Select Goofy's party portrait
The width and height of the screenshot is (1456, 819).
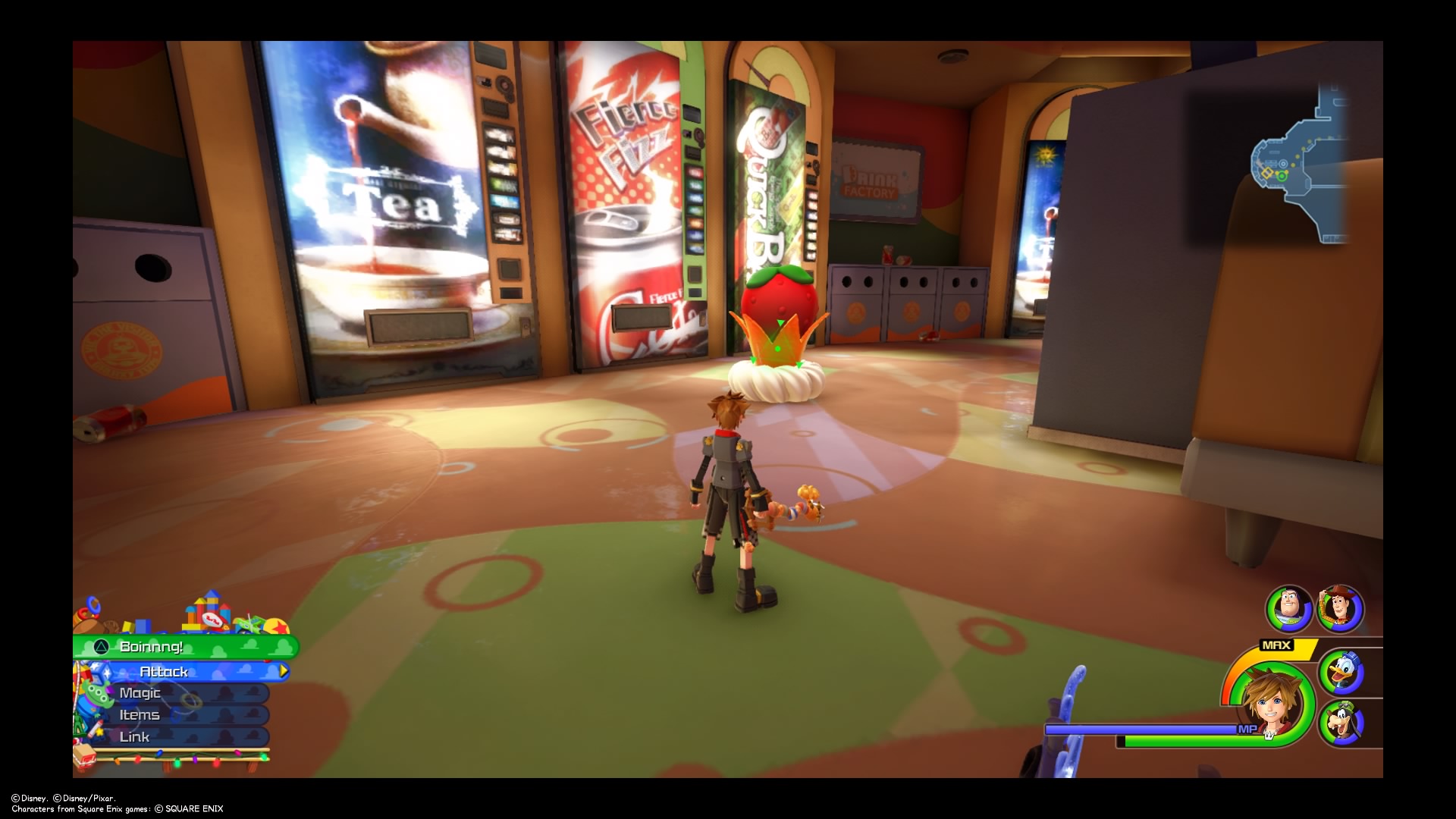(x=1341, y=723)
